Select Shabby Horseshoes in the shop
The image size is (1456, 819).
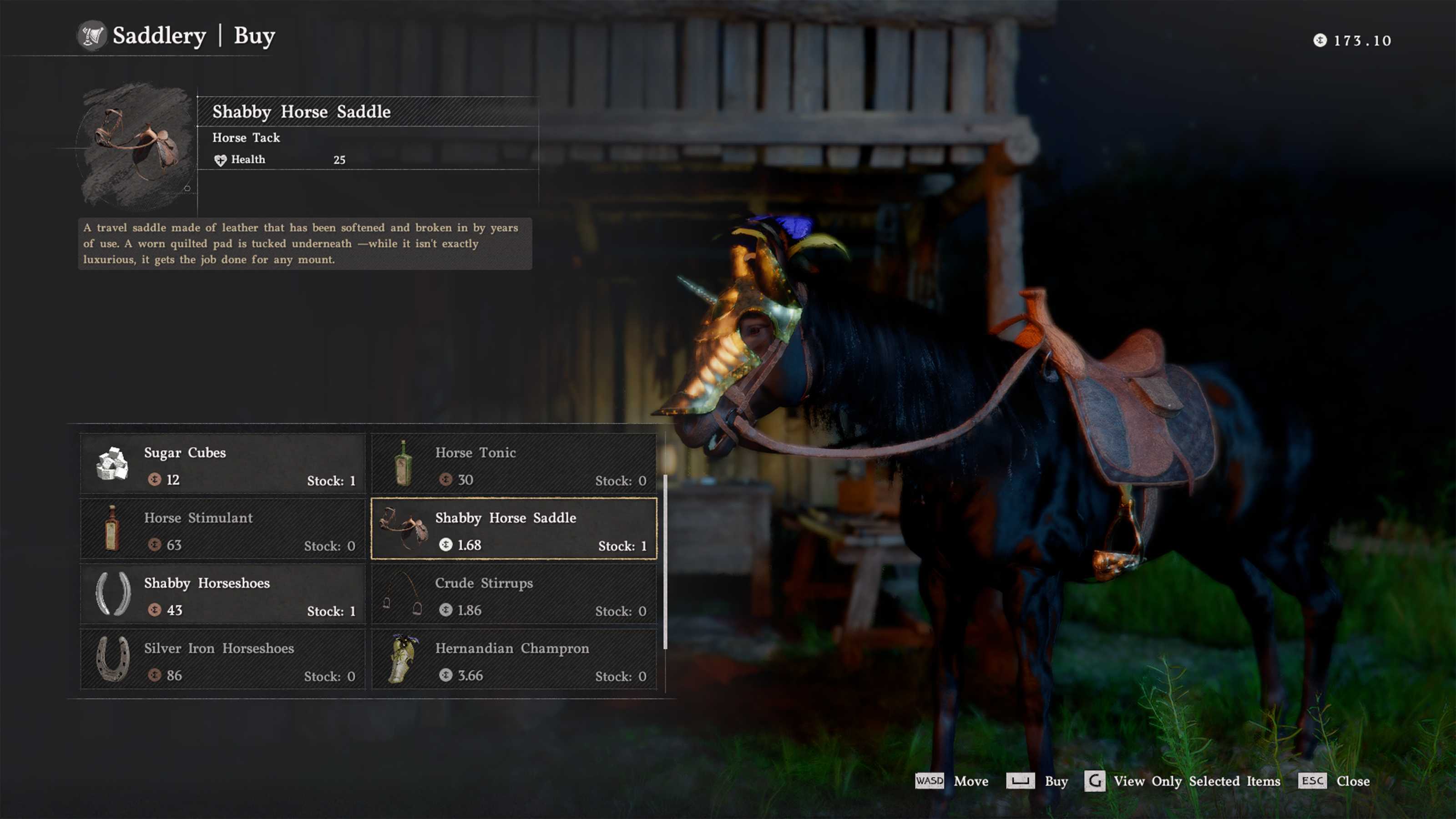tap(222, 595)
